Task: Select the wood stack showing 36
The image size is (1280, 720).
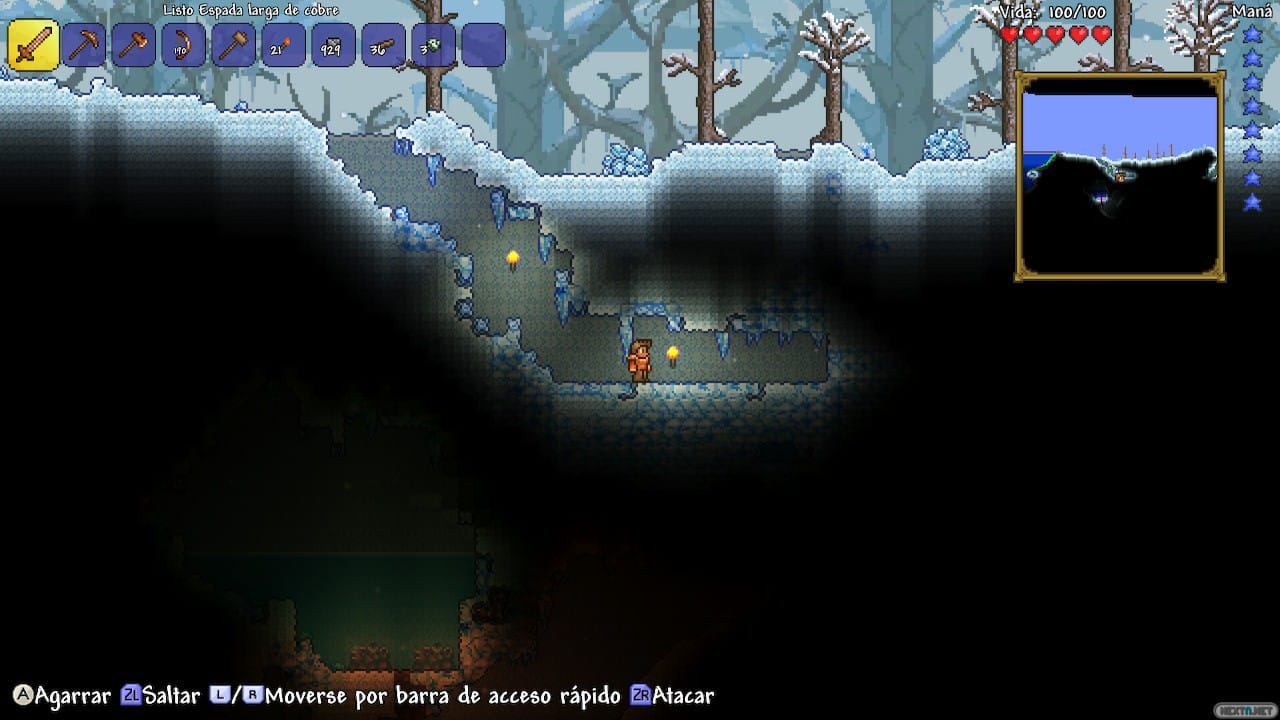Action: click(383, 44)
